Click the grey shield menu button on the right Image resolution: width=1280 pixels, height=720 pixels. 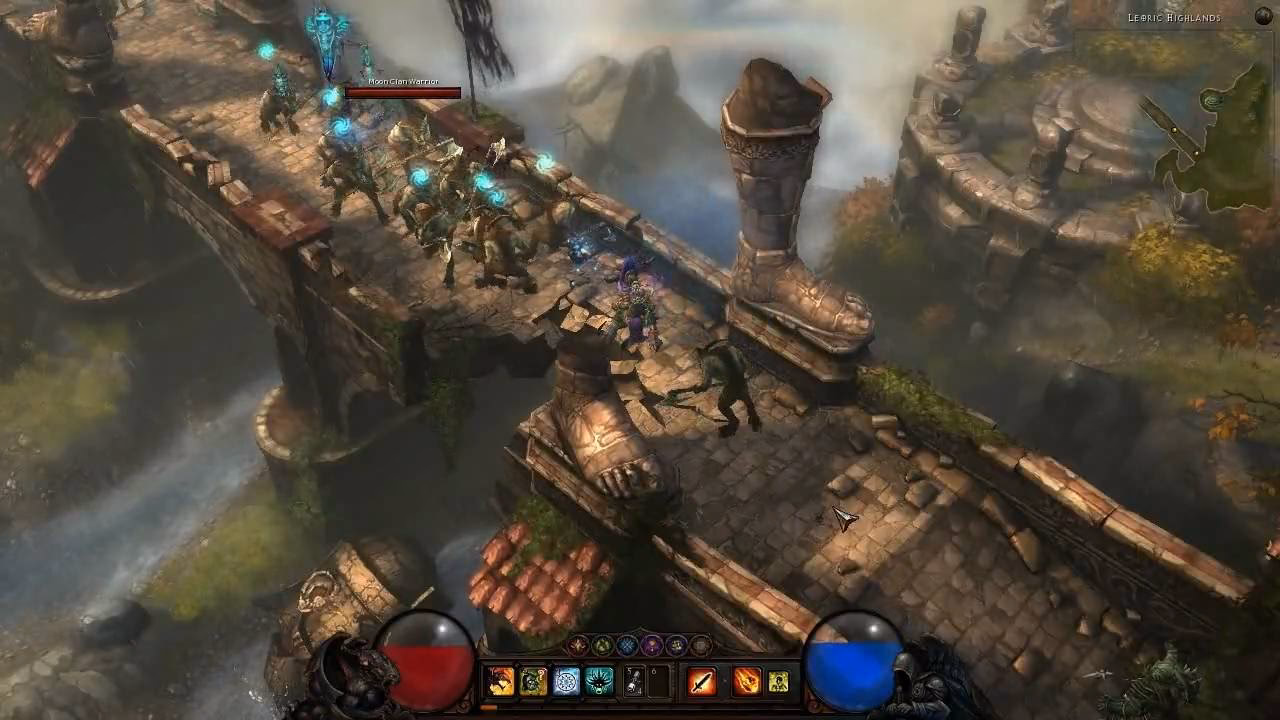pos(701,645)
